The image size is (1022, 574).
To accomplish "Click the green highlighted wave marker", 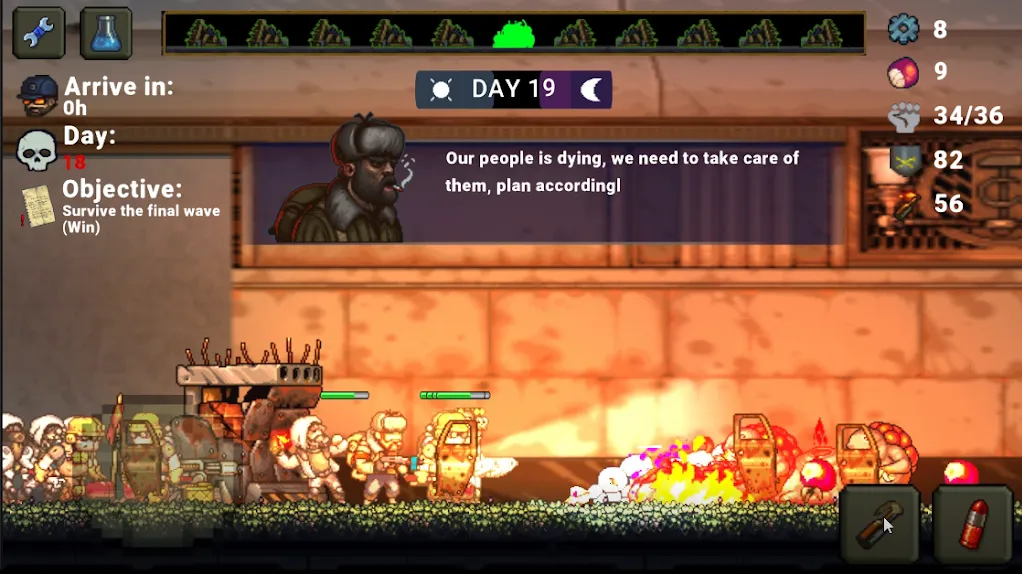I will coord(514,34).
